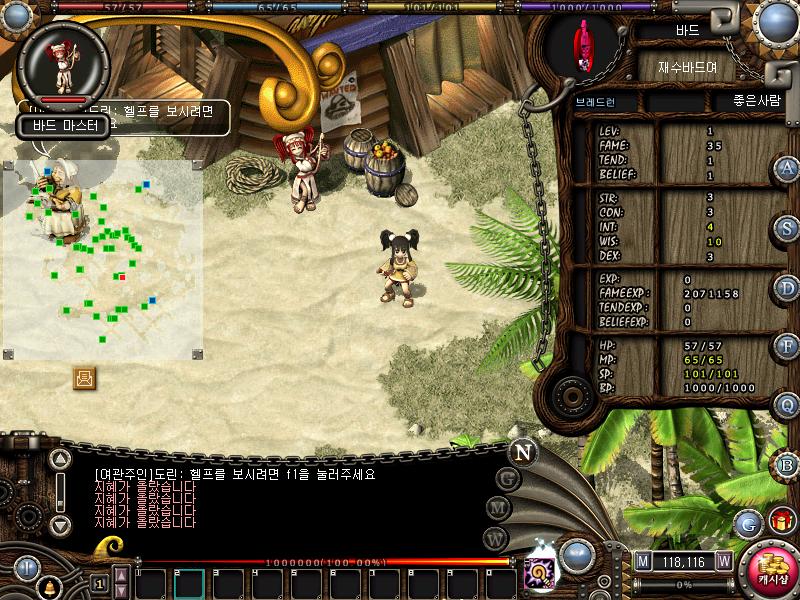Switch chat to the N channel
The width and height of the screenshot is (800, 600).
click(522, 452)
